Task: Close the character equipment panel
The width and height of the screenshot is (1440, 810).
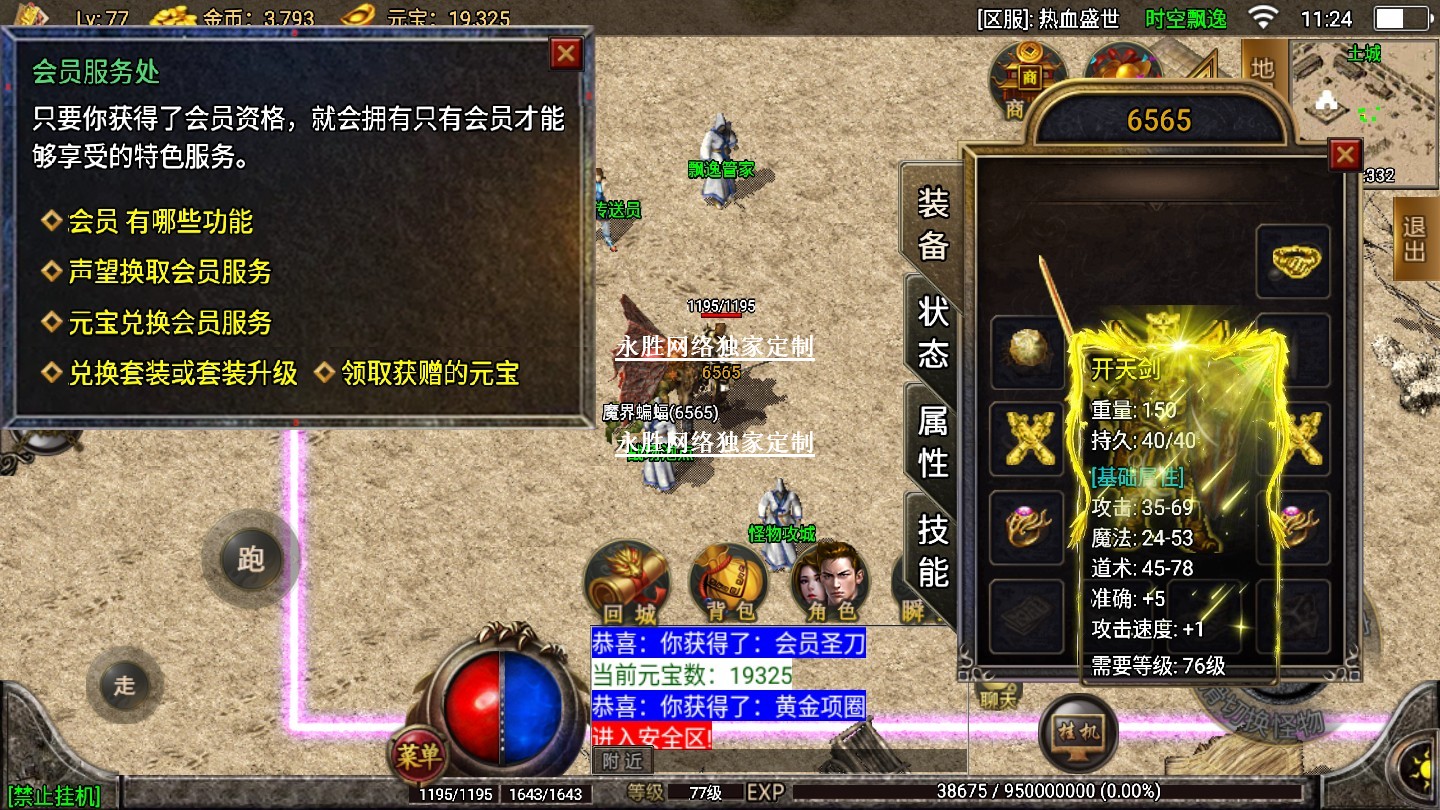Action: click(x=1345, y=155)
